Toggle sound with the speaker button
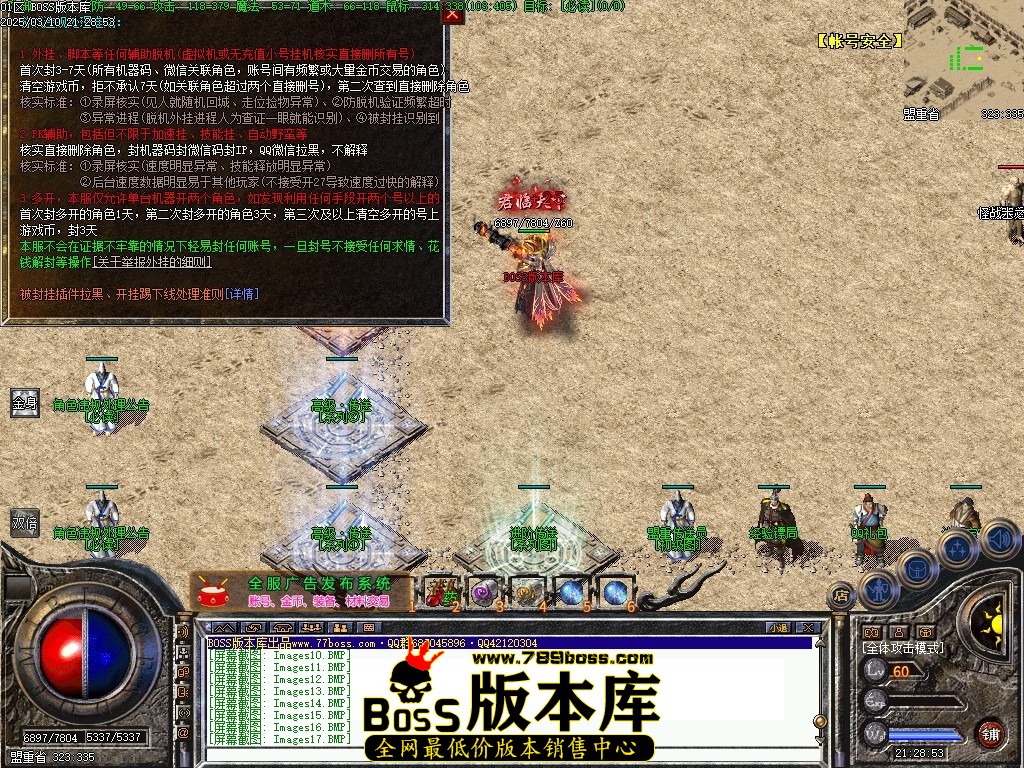1024x768 pixels. pyautogui.click(x=999, y=538)
